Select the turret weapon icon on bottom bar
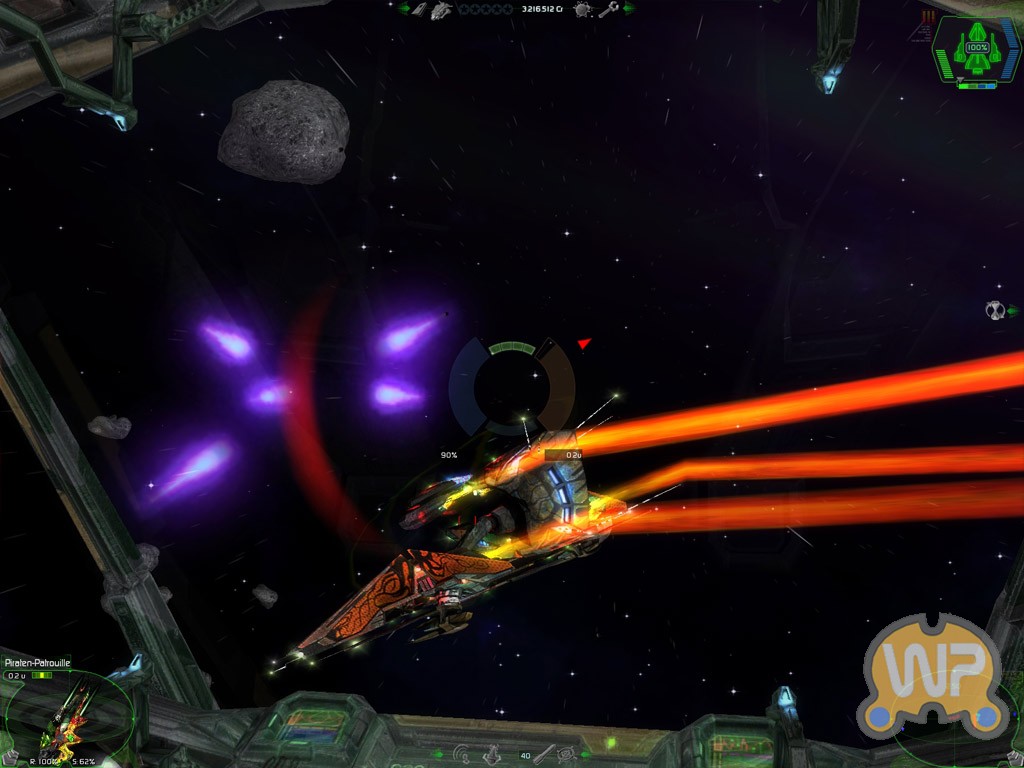Image resolution: width=1024 pixels, height=768 pixels. point(493,754)
